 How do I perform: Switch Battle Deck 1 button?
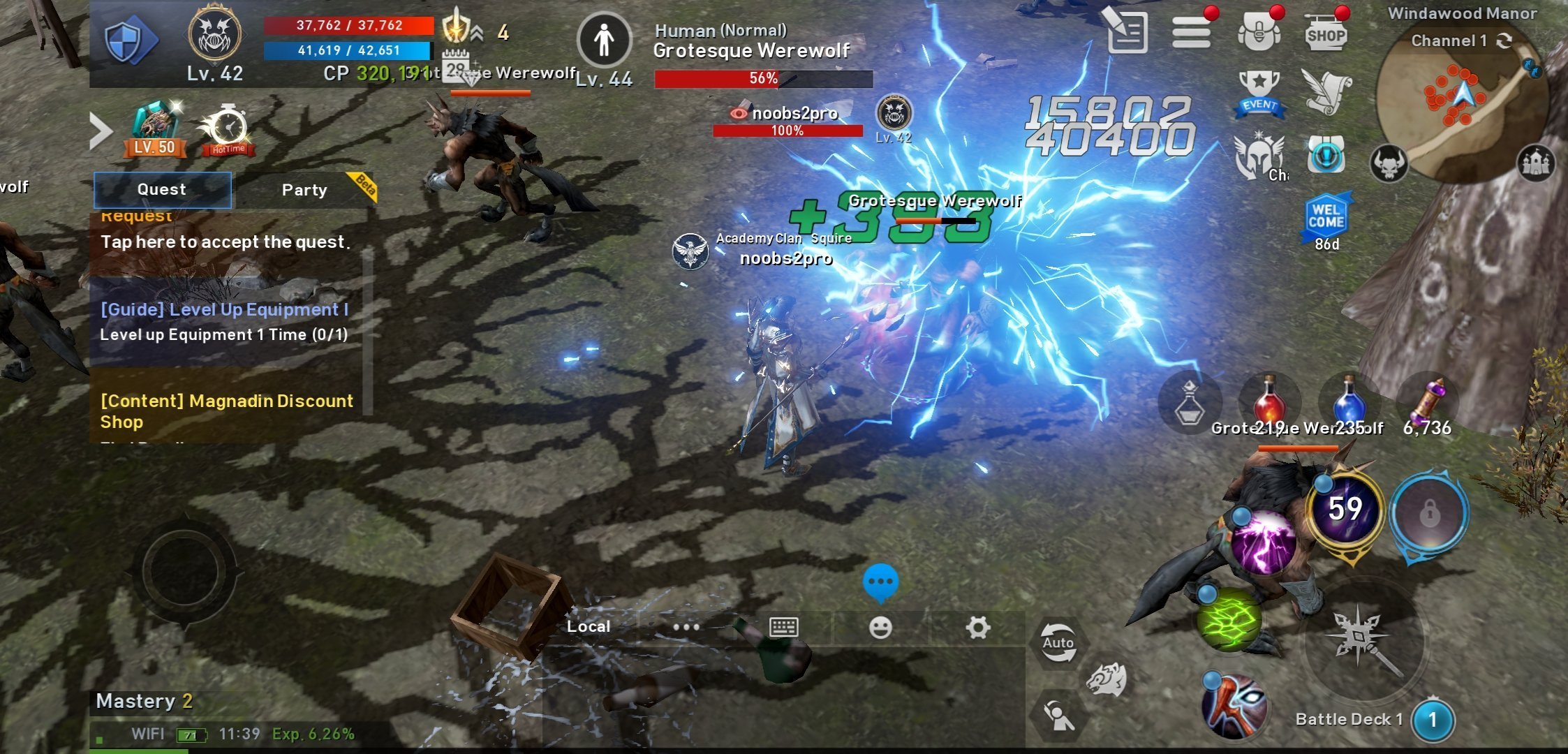tap(1433, 720)
